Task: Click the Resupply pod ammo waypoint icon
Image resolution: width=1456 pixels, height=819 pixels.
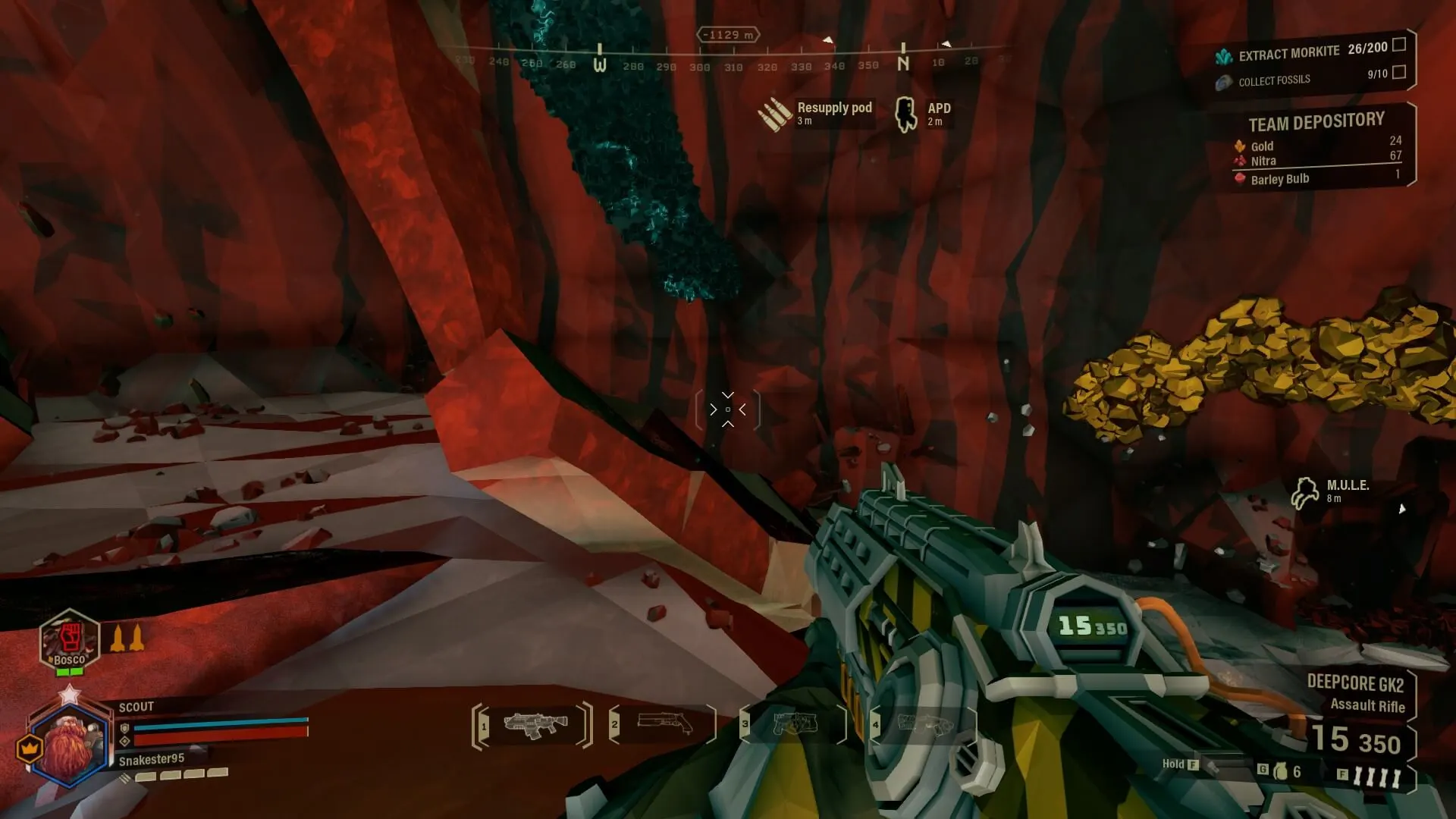Action: (774, 115)
